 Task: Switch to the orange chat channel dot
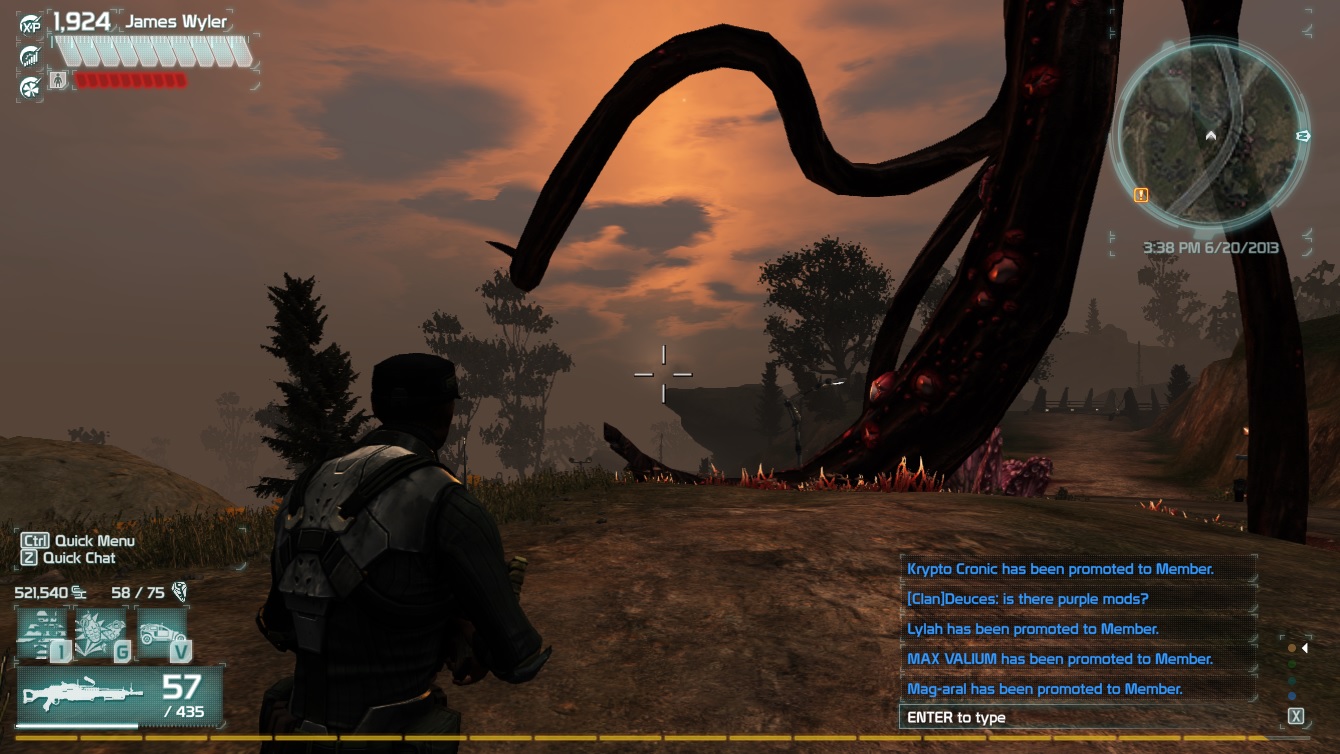(1292, 648)
